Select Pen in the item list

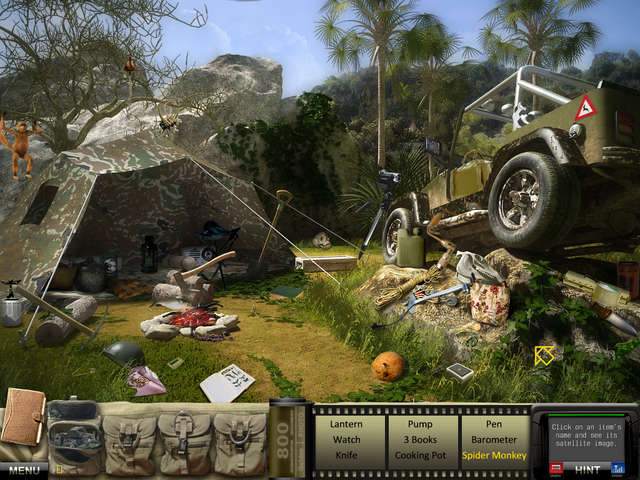pos(493,423)
